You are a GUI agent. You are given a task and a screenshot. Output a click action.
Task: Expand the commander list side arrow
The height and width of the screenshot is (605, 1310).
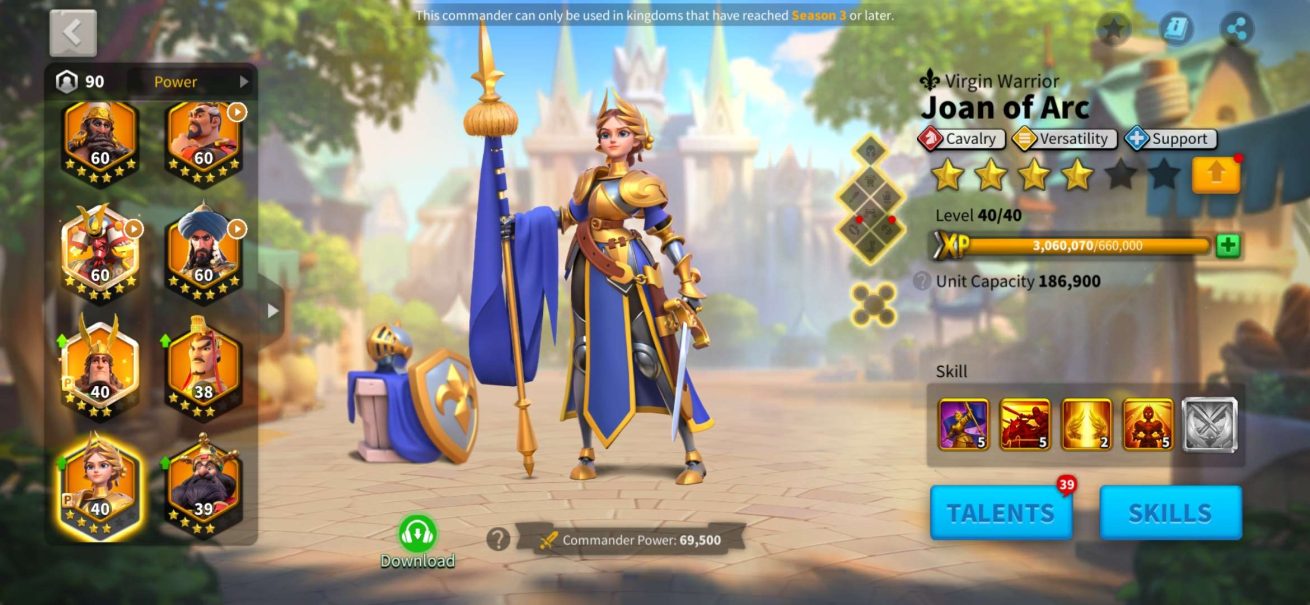(272, 311)
